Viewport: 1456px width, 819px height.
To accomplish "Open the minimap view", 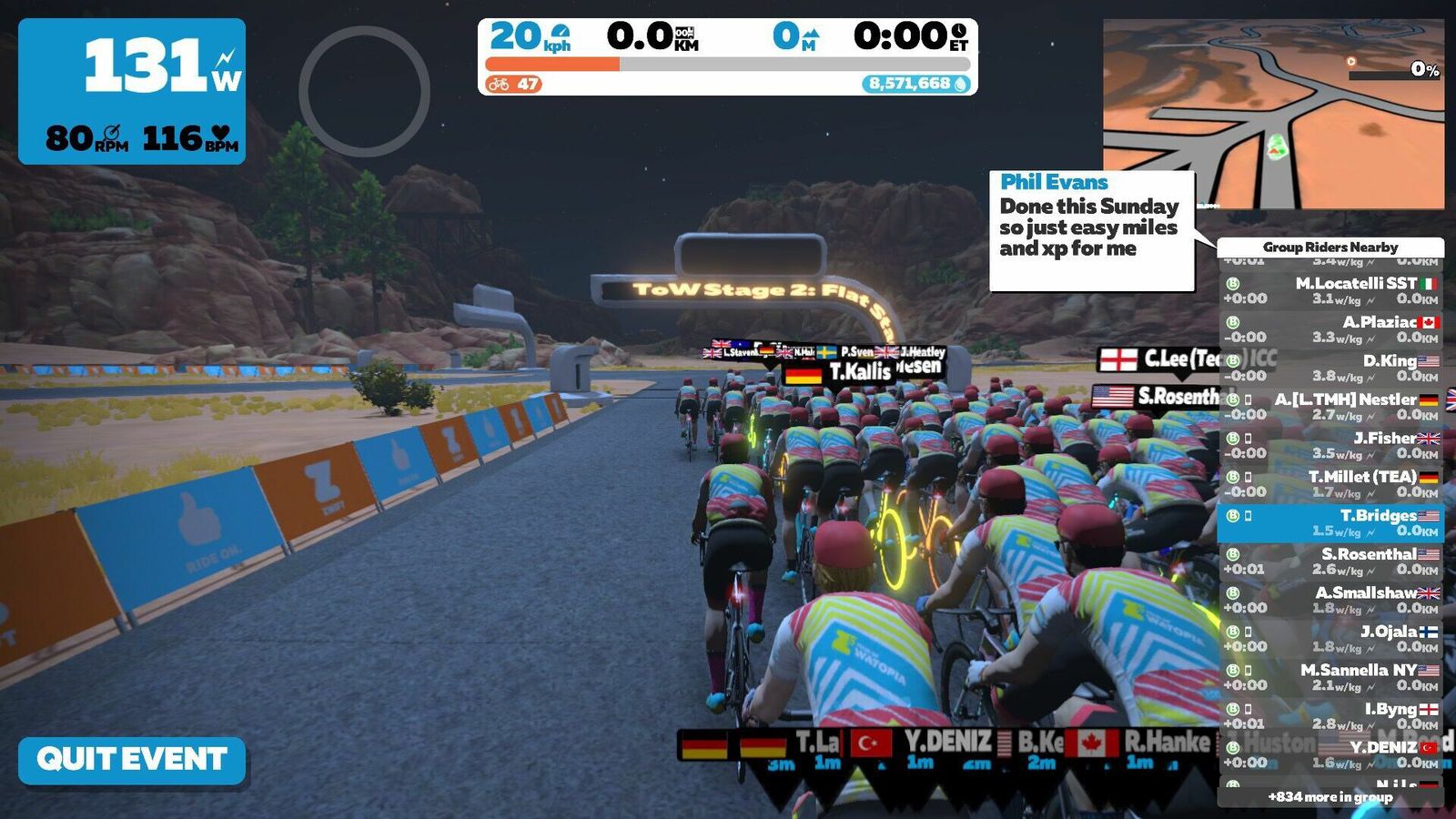I will point(1273,115).
